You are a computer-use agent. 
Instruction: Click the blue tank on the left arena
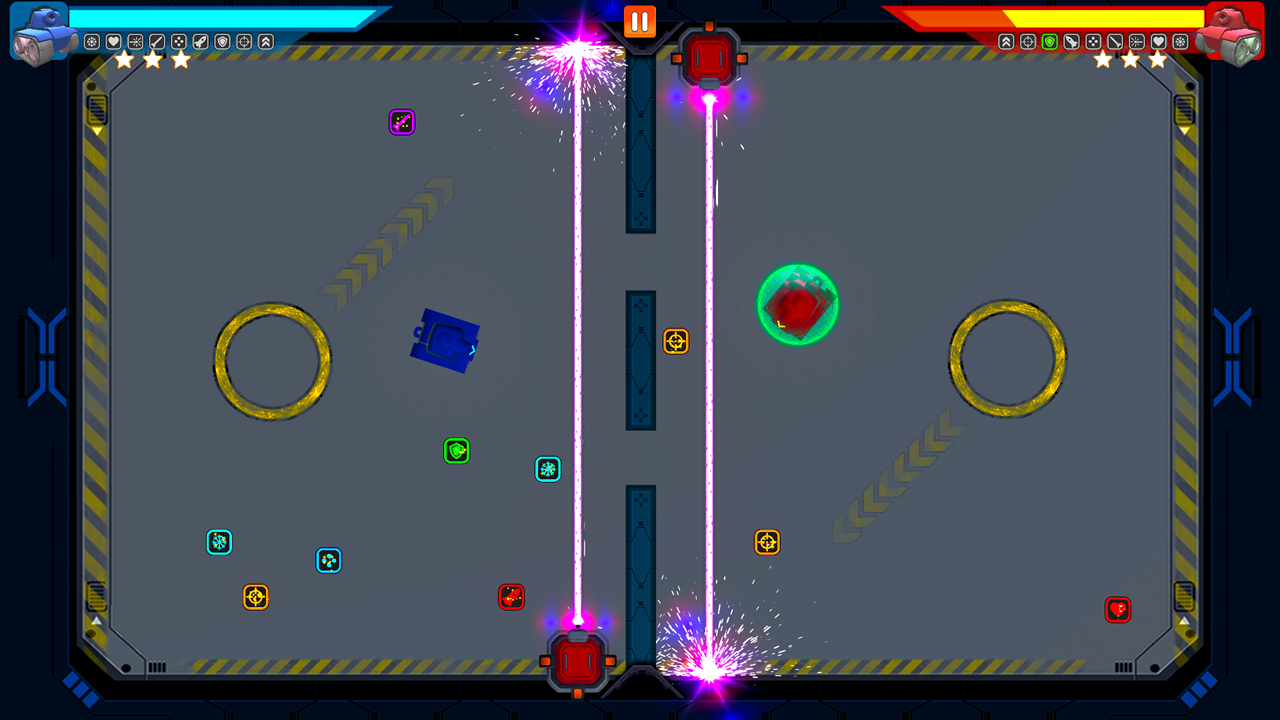click(x=444, y=341)
